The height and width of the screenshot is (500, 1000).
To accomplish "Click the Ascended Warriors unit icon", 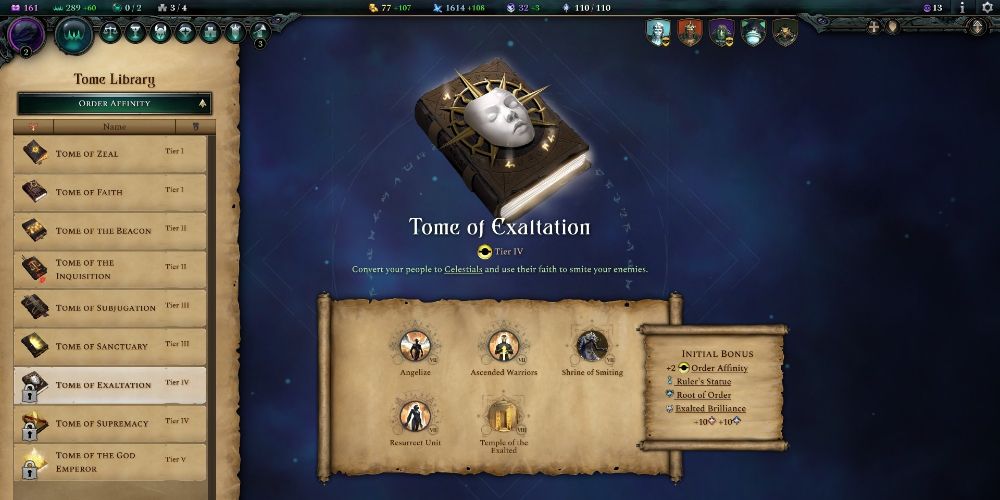I will coord(502,346).
